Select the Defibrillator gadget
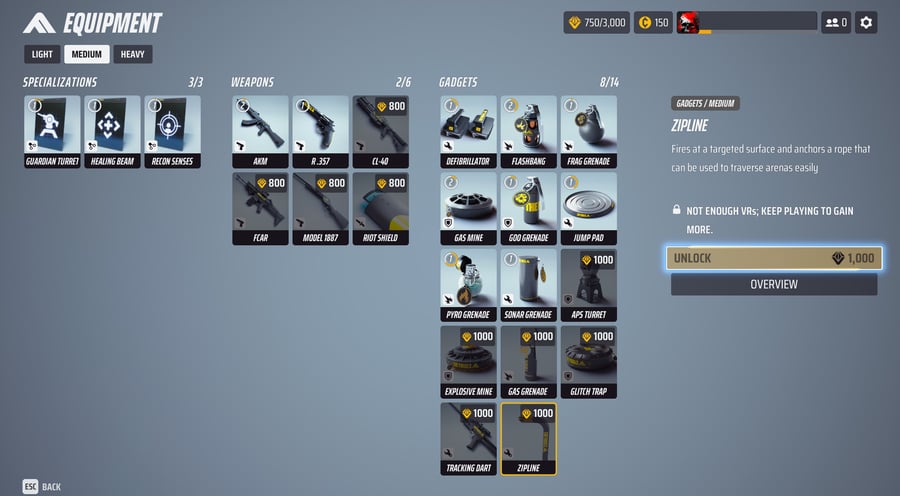The width and height of the screenshot is (900, 496). tap(468, 131)
